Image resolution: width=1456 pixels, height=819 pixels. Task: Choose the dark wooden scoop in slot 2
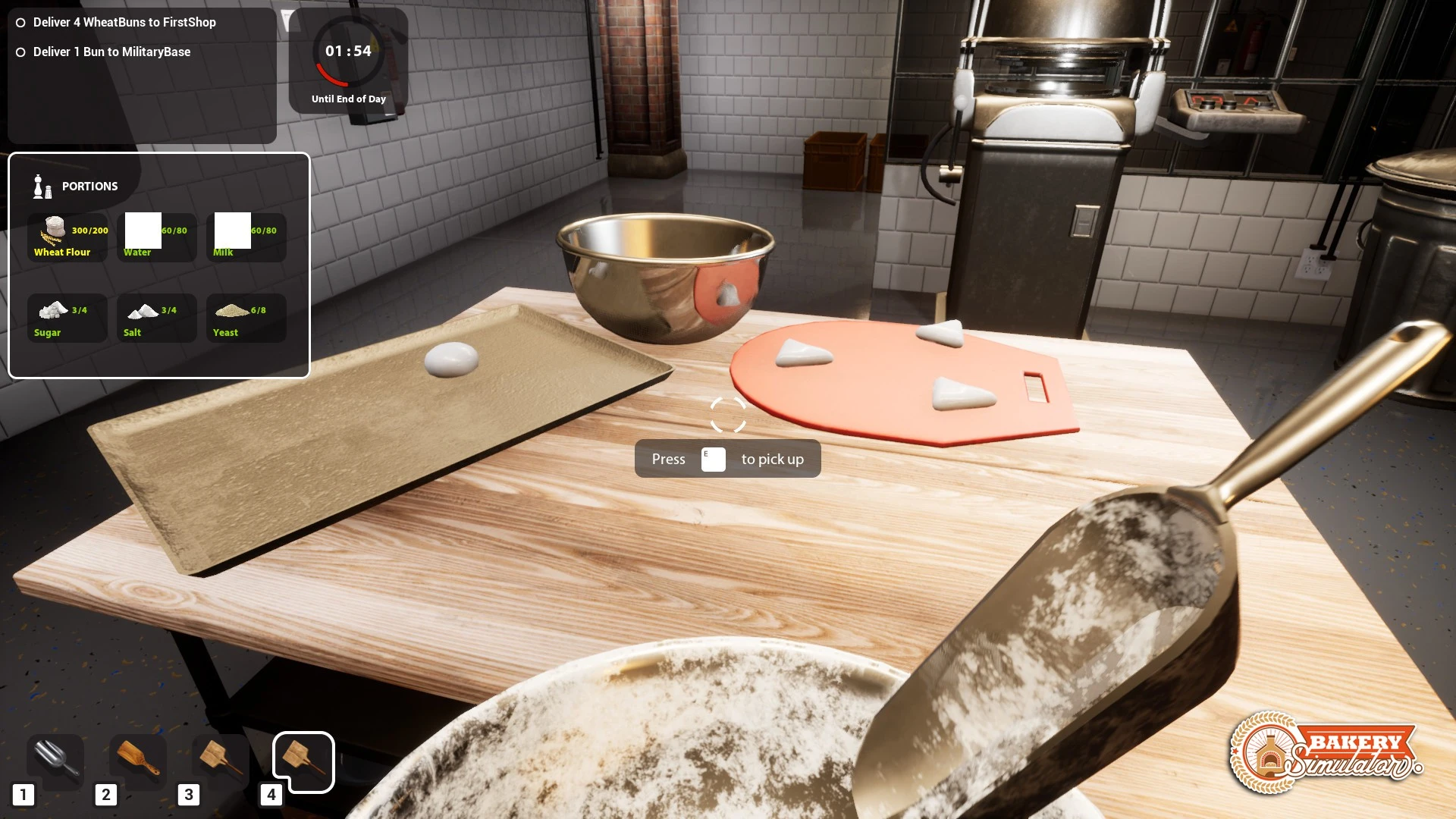[138, 759]
